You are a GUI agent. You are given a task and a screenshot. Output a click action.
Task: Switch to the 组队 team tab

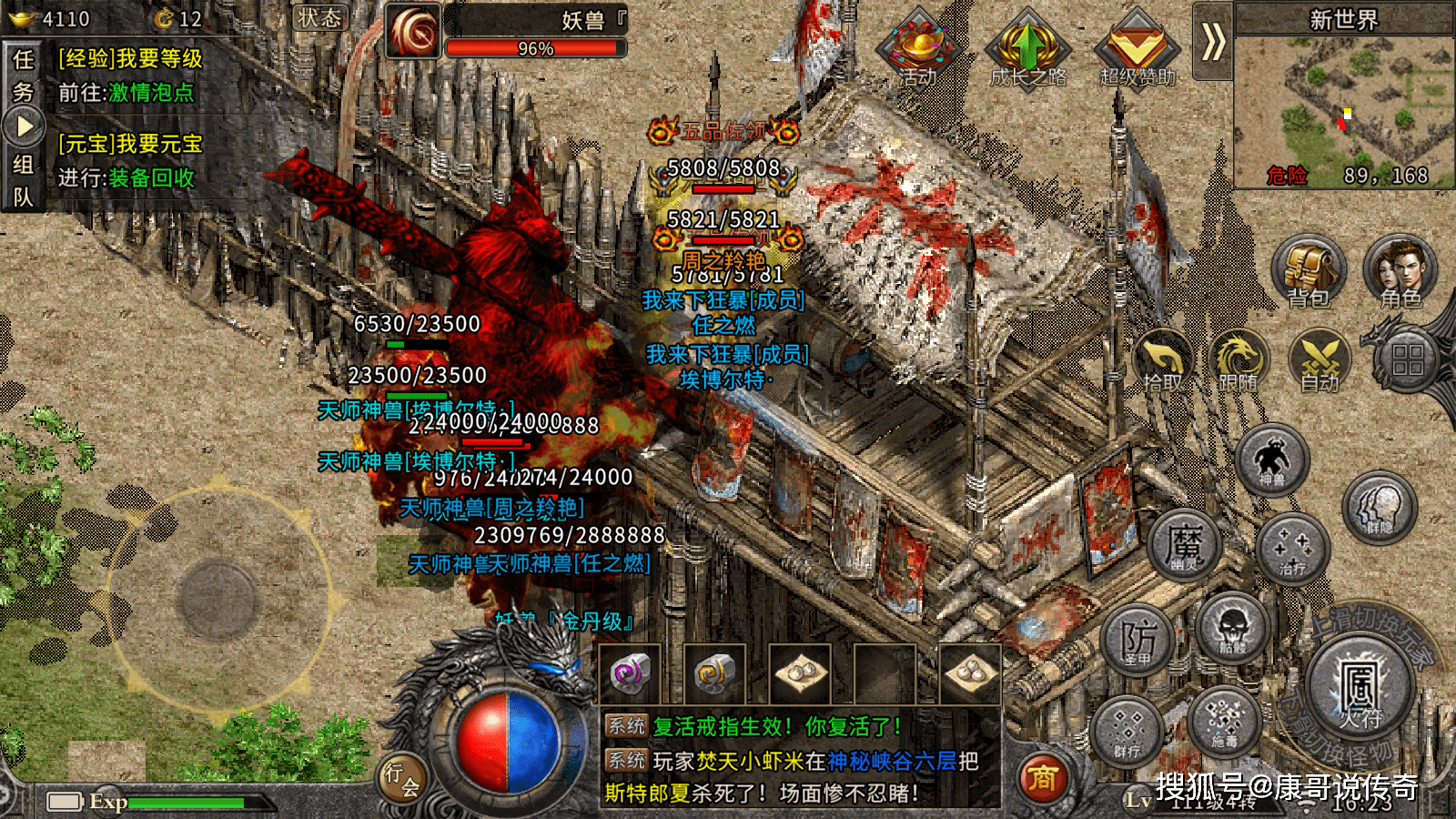[x=23, y=180]
